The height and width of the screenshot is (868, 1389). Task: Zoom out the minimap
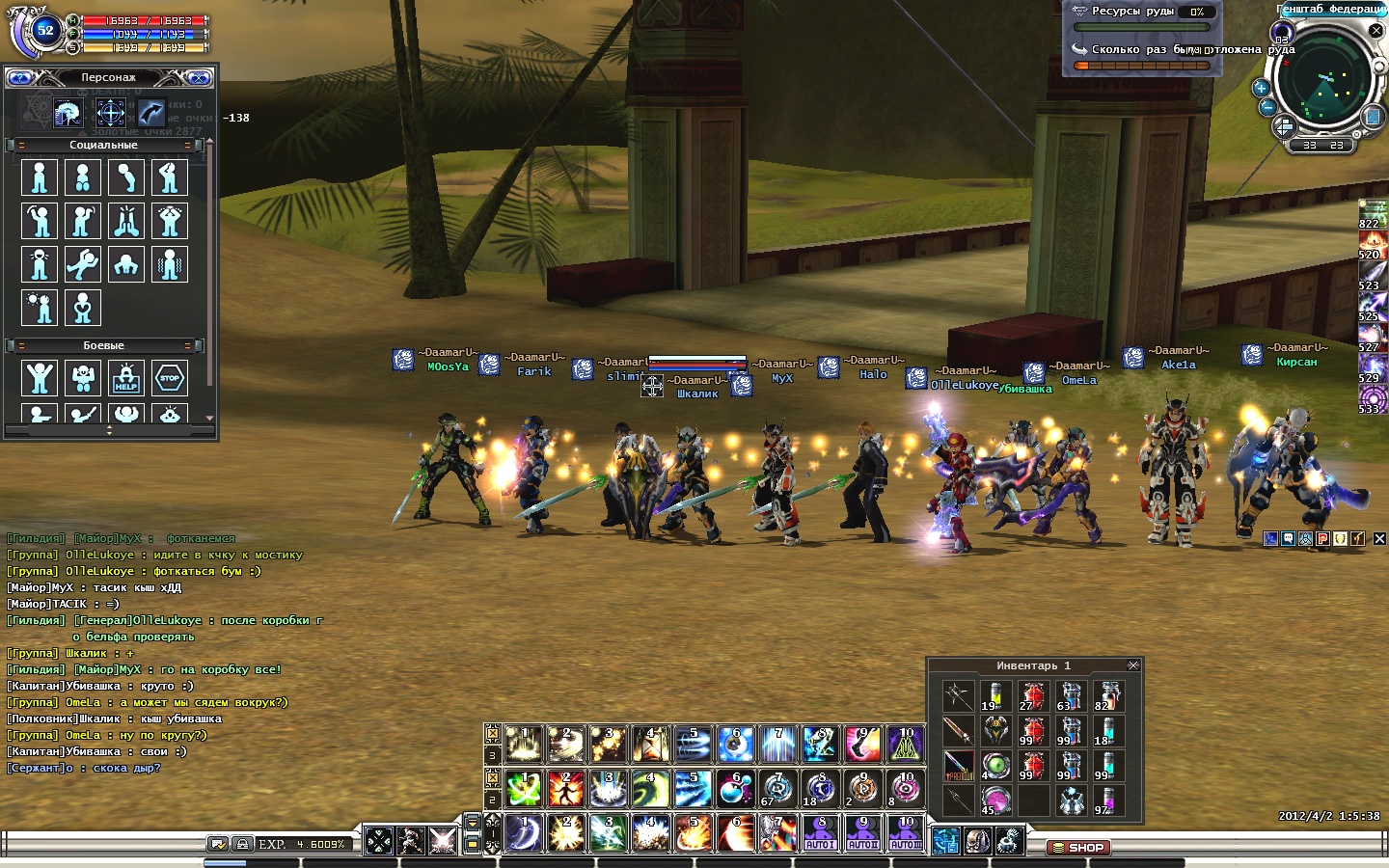pos(1267,107)
